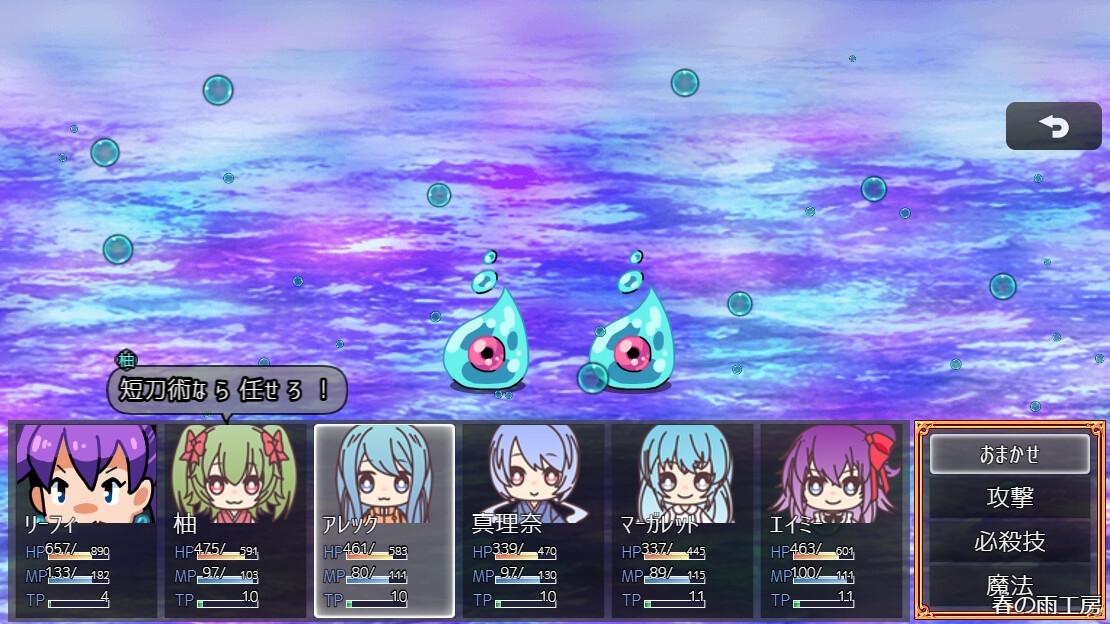1110x624 pixels.
Task: Open the 必殺技 special moves menu
Action: pyautogui.click(x=1009, y=541)
